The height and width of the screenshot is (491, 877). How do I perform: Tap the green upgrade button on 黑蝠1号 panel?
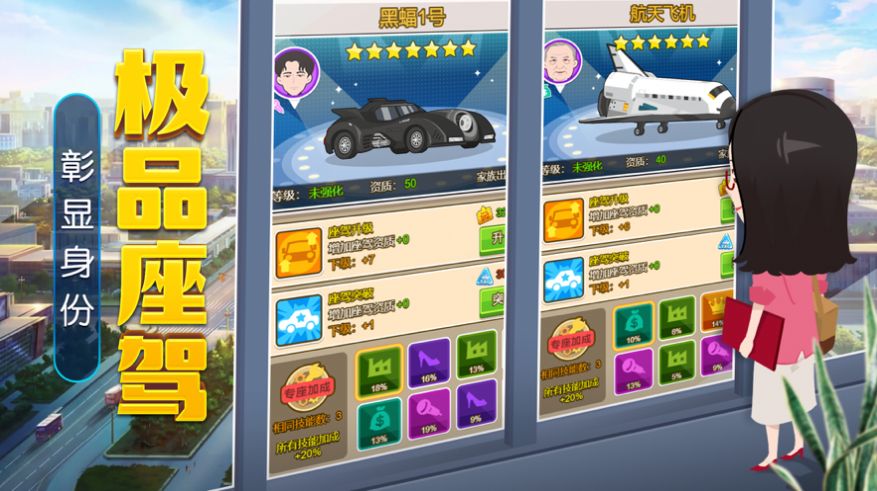[492, 239]
